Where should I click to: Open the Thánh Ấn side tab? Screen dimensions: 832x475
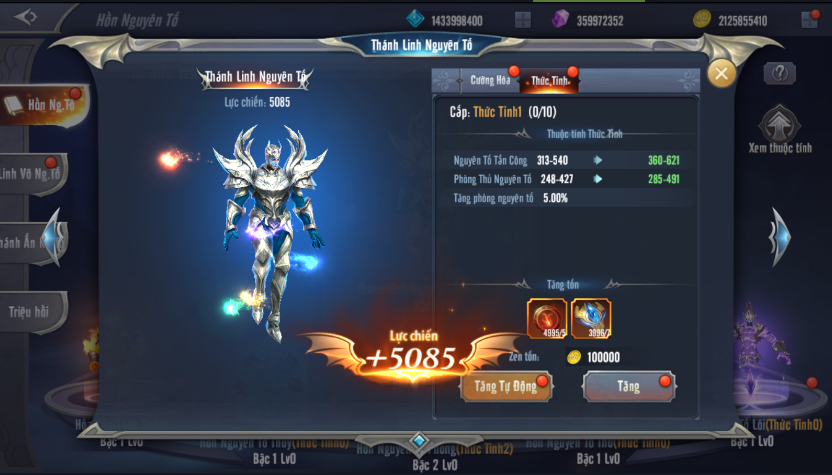(x=28, y=242)
